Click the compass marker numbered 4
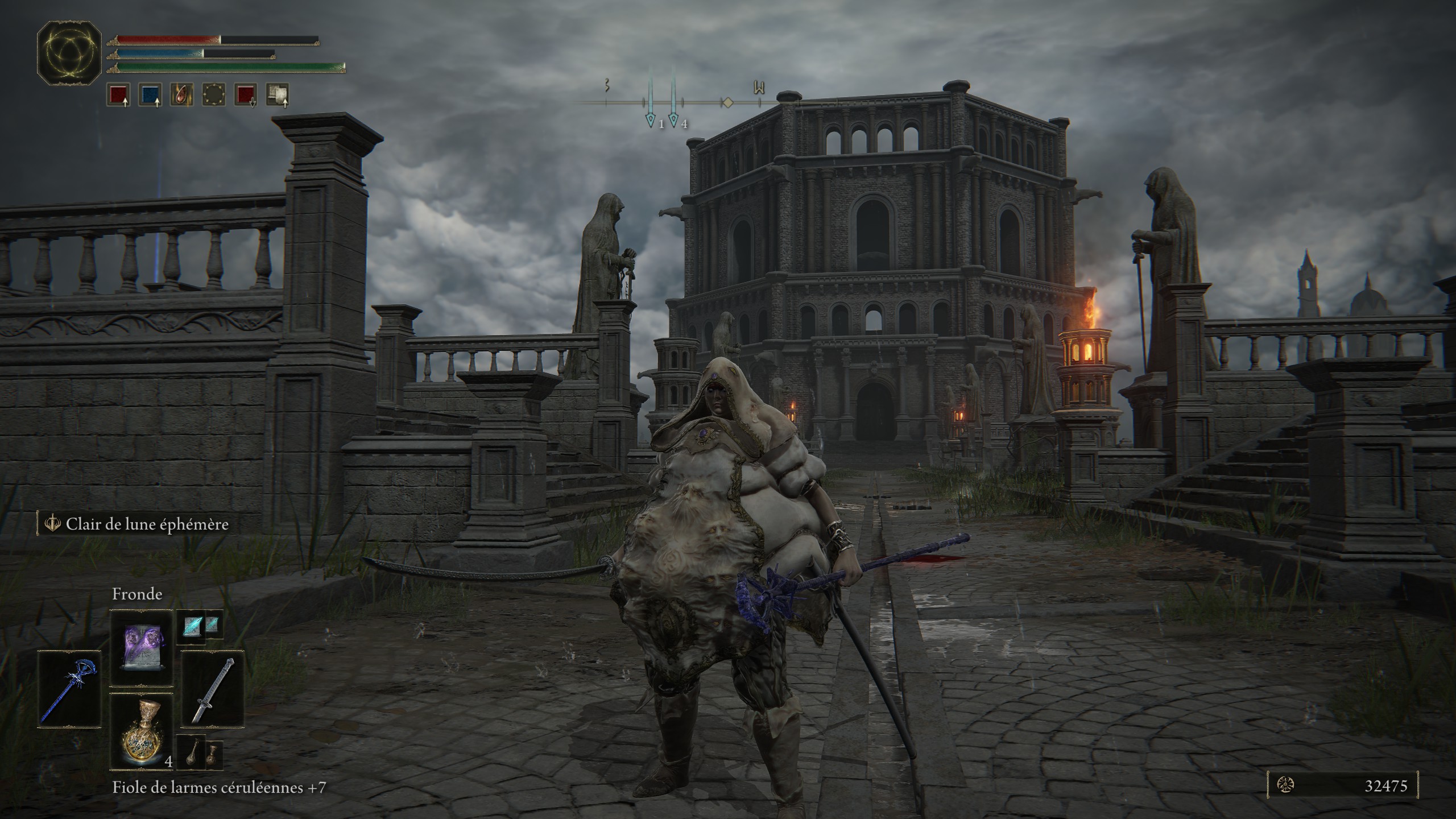The width and height of the screenshot is (1456, 819). pos(673,120)
